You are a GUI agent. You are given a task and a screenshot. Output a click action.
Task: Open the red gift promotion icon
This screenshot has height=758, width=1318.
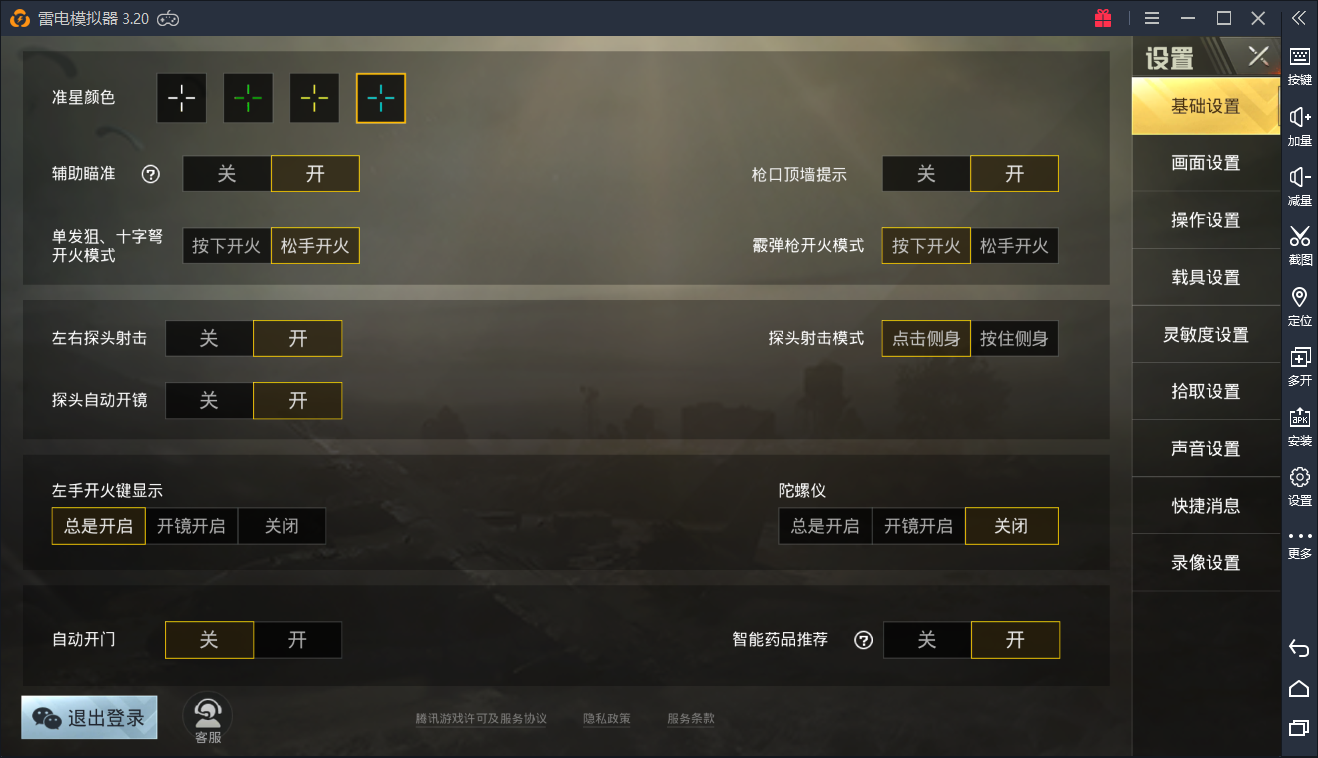pos(1104,18)
